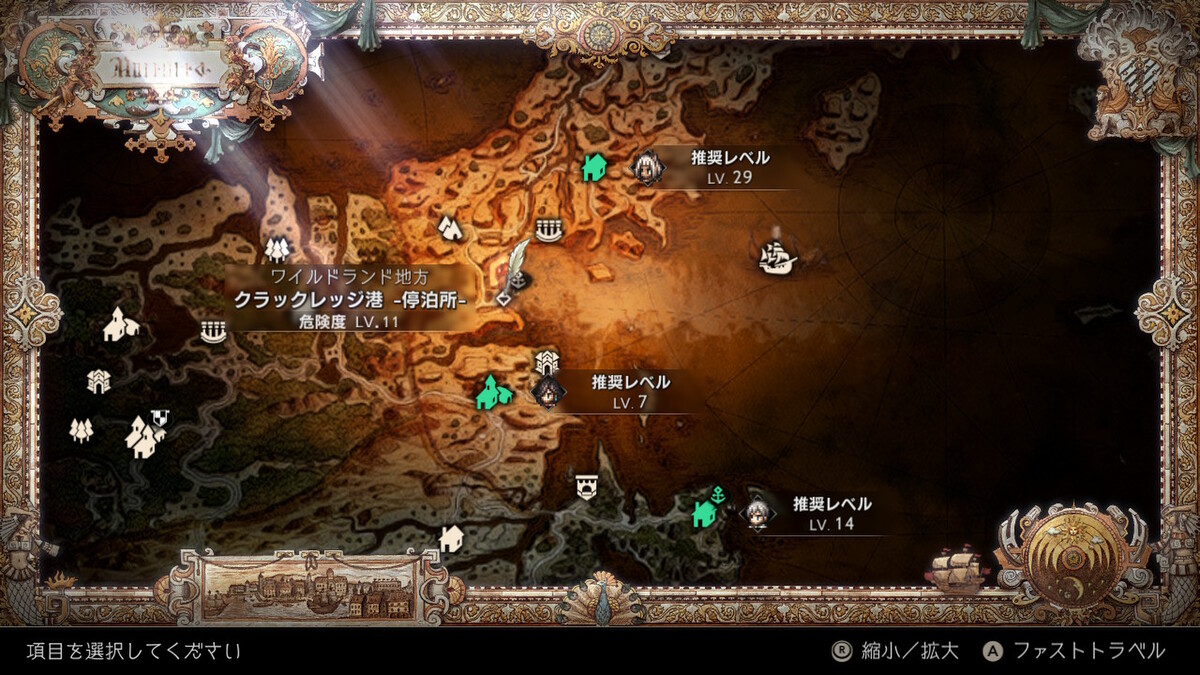The width and height of the screenshot is (1200, 675).
Task: Pick the dark-haired portrait with LV. 7
Action: [x=547, y=391]
